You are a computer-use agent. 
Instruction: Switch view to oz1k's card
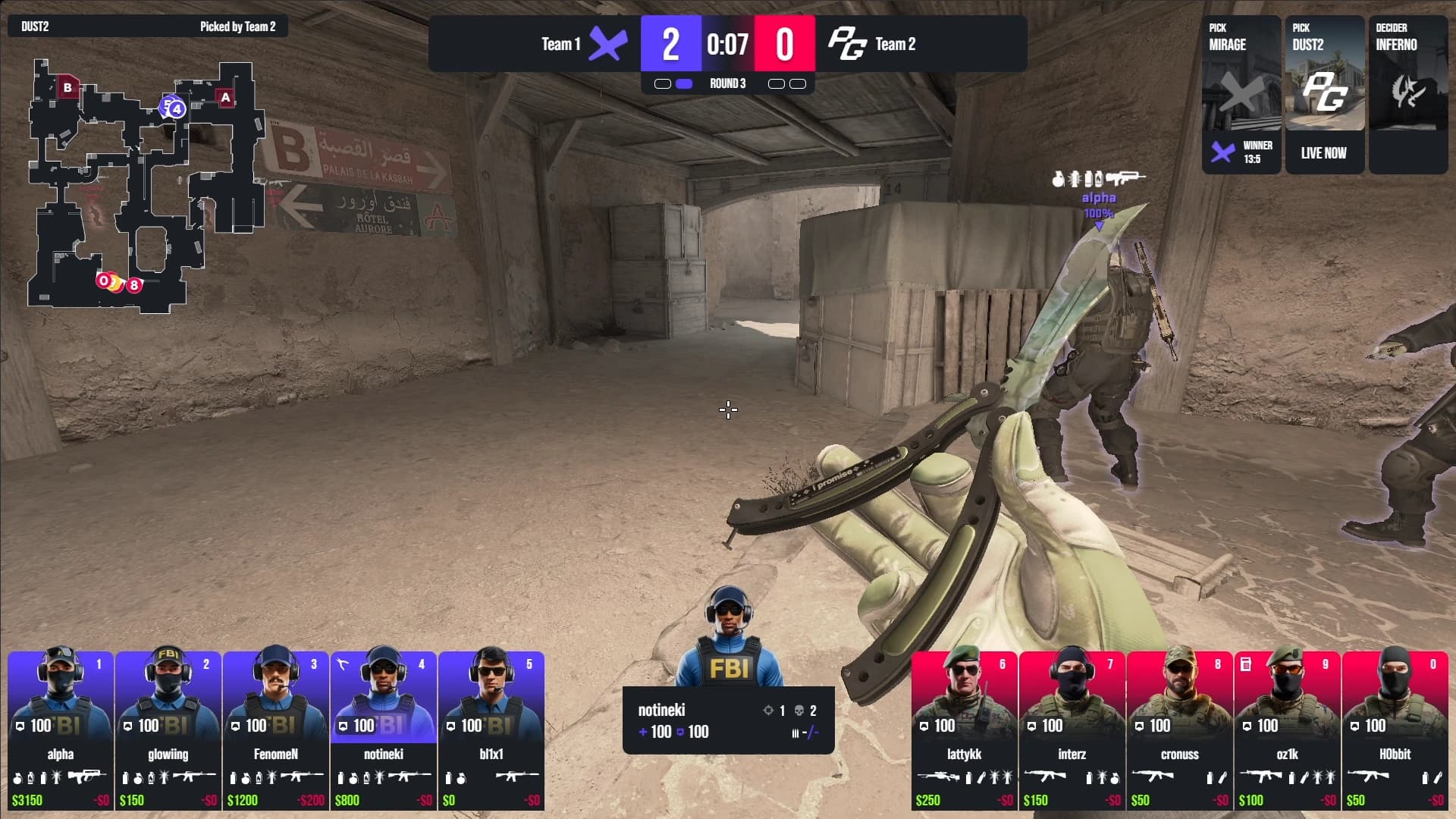tap(1288, 730)
